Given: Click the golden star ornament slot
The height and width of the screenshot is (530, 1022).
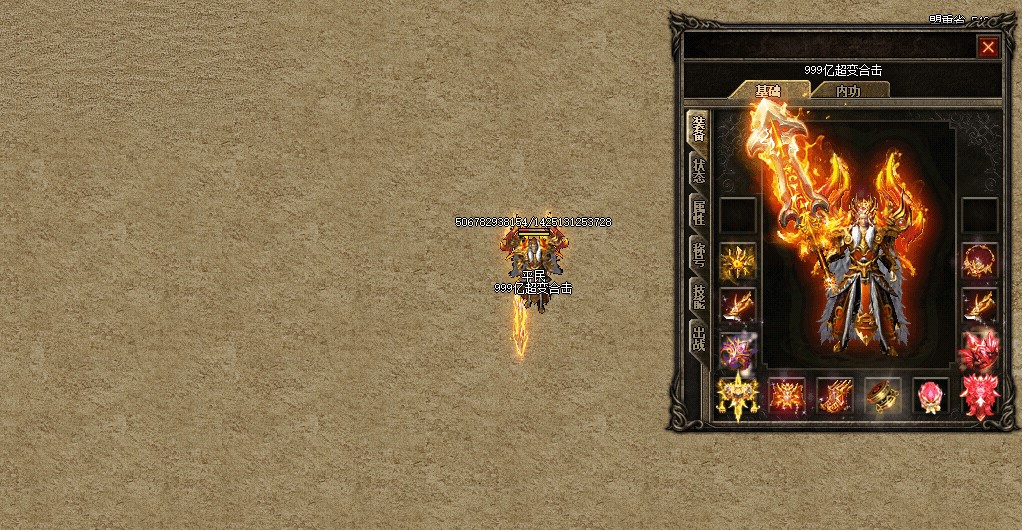Looking at the screenshot, I should point(738,396).
